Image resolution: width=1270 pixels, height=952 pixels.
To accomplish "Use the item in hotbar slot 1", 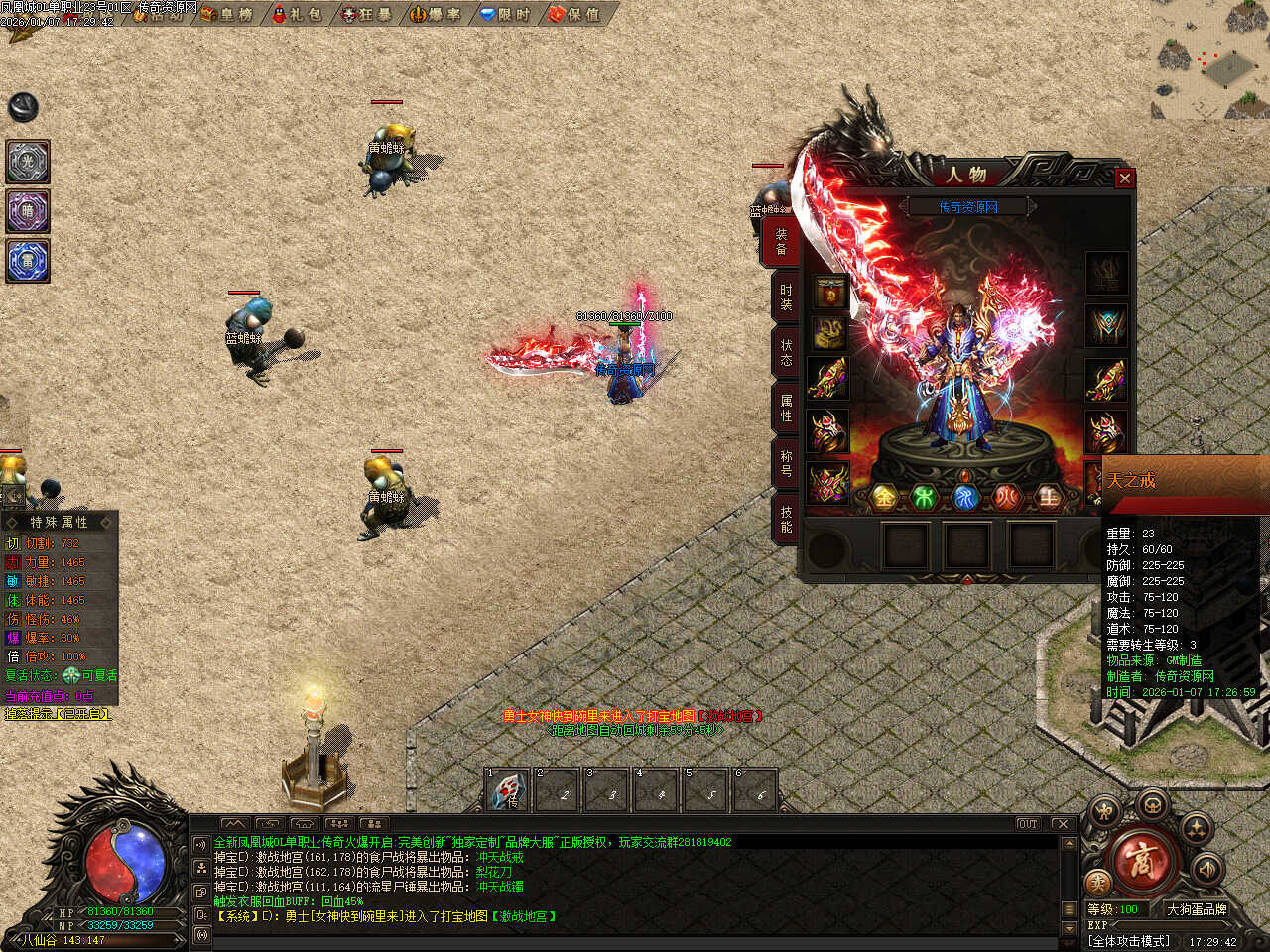I will pyautogui.click(x=508, y=791).
